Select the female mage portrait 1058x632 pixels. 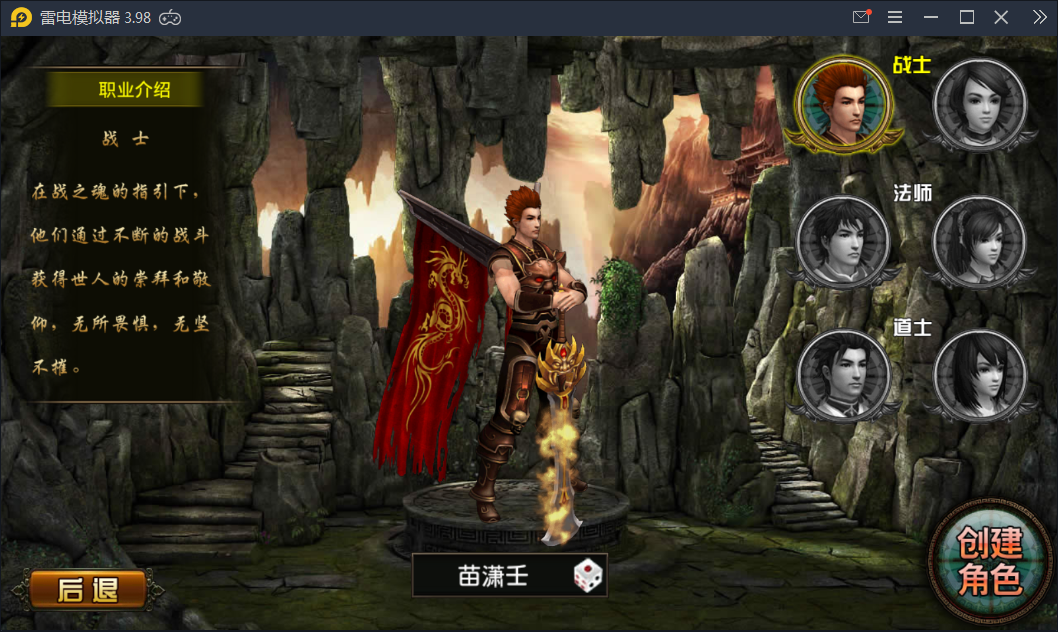[979, 240]
